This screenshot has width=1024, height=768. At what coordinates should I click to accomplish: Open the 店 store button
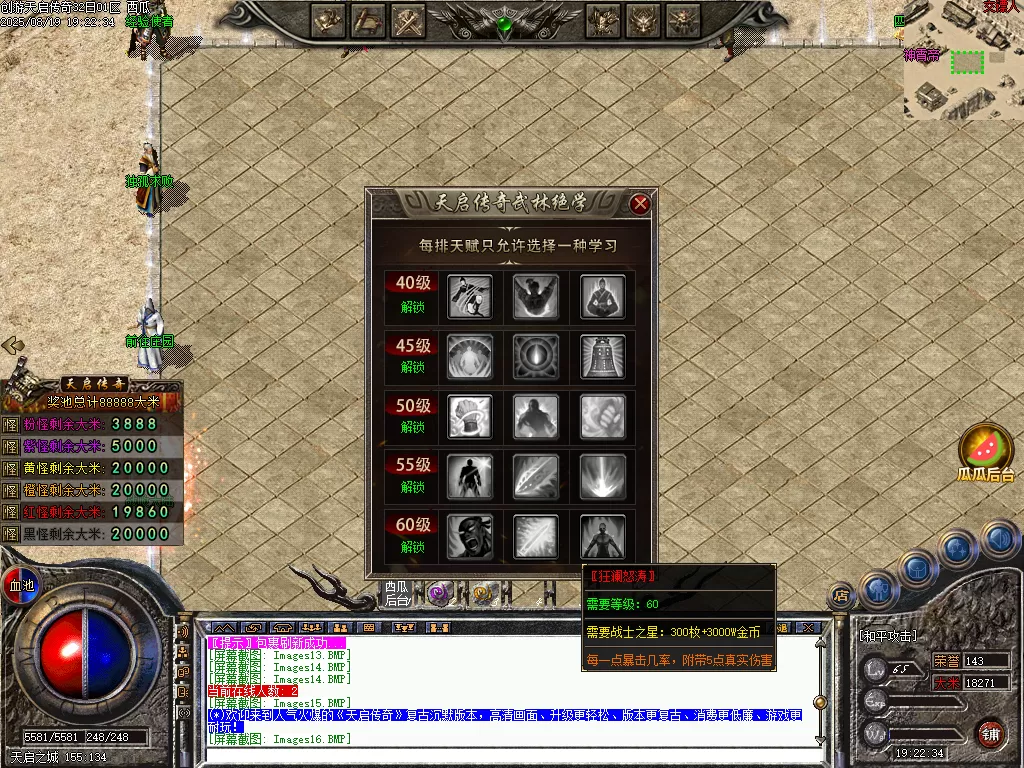(841, 596)
